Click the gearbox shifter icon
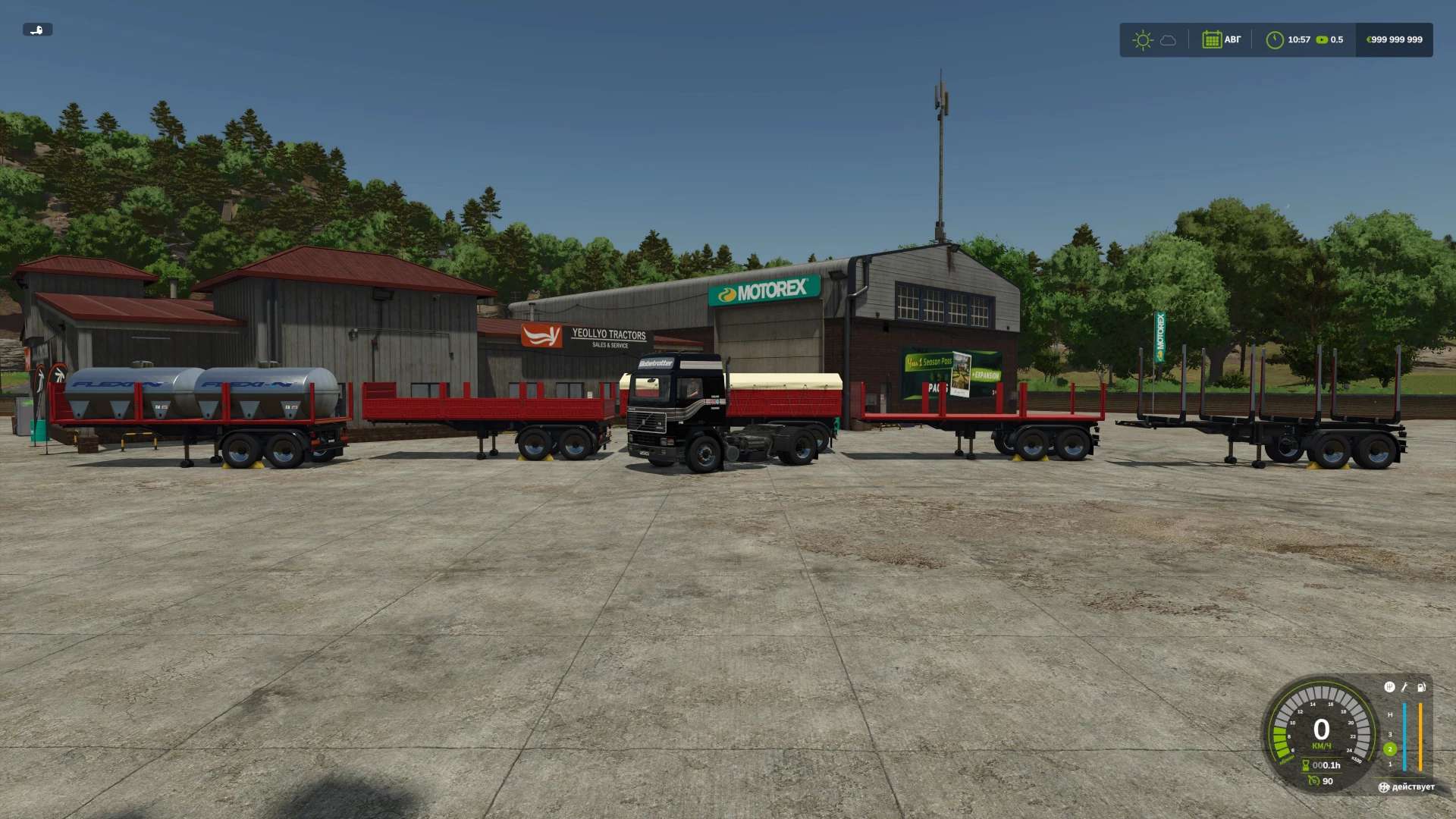Viewport: 1456px width, 819px height. (x=1389, y=687)
